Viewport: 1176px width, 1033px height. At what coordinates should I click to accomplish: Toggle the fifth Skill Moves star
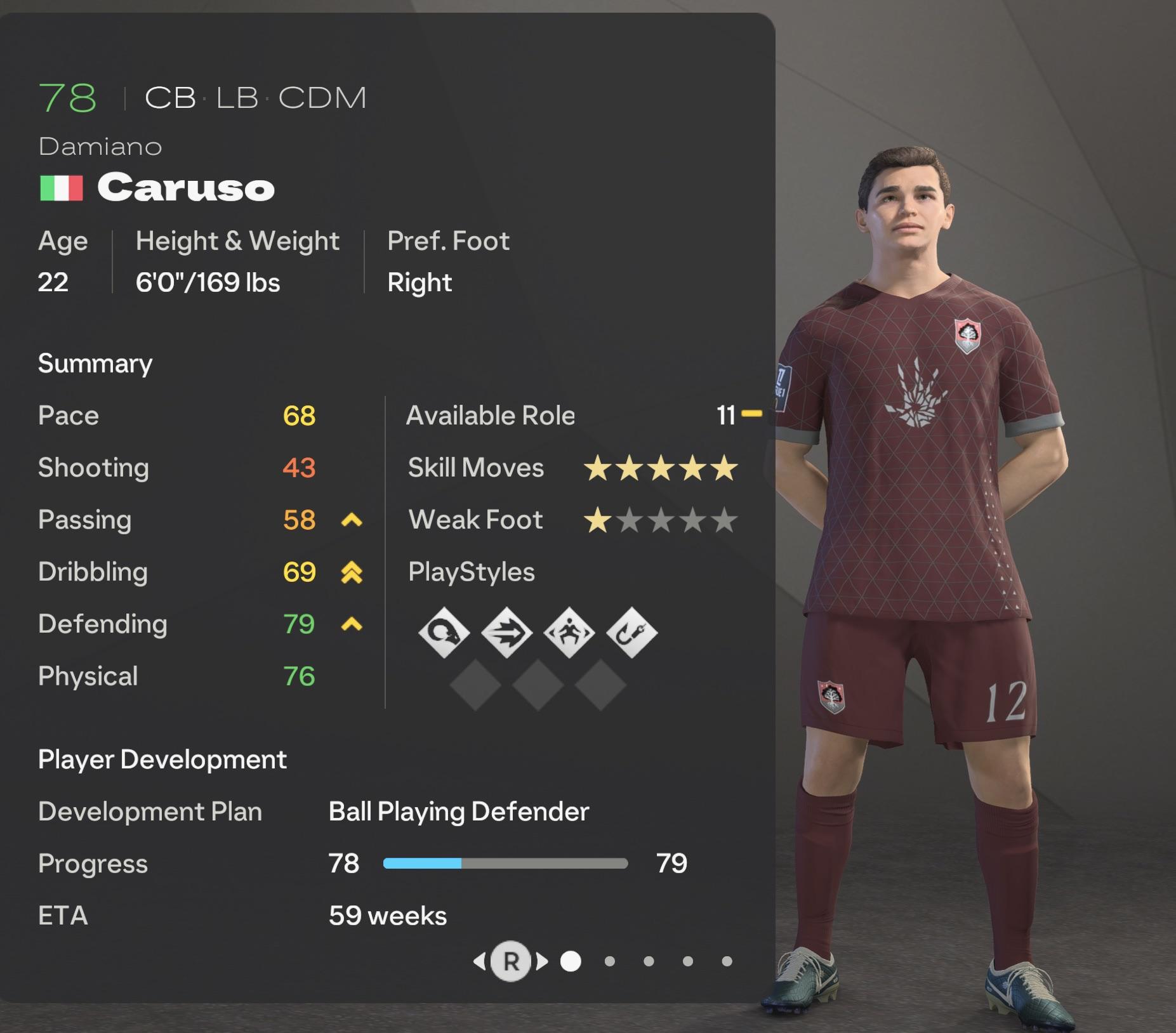point(725,468)
